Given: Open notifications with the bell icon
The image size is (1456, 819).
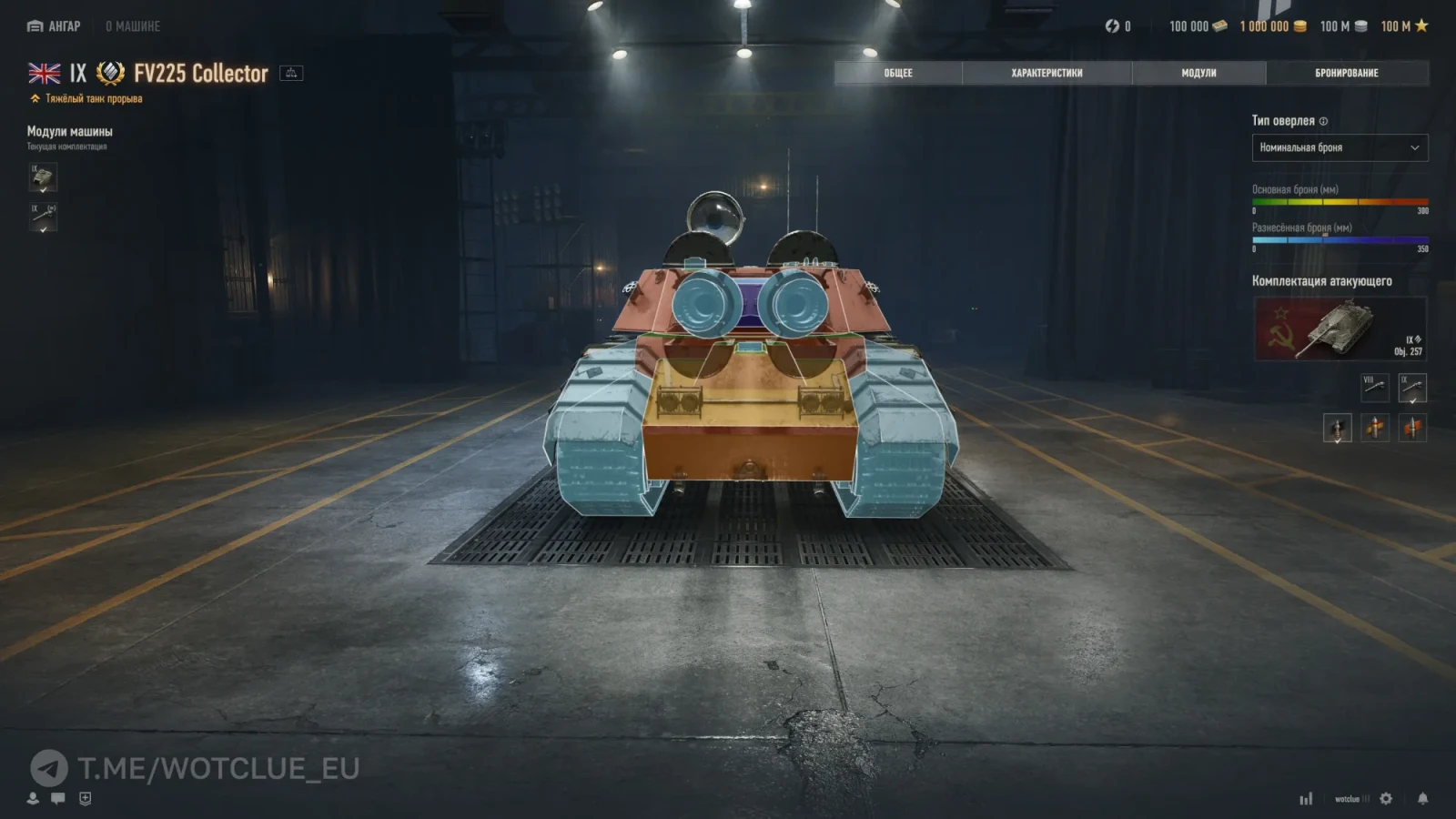Looking at the screenshot, I should (1422, 798).
